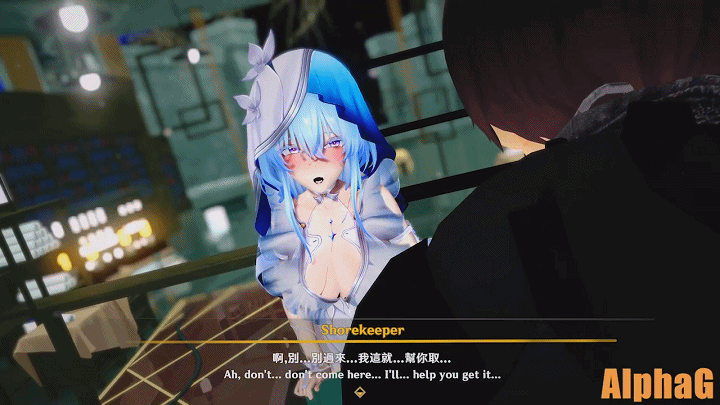This screenshot has width=720, height=405.
Task: Click the dialogue continue diamond indicator
Action: (x=361, y=393)
